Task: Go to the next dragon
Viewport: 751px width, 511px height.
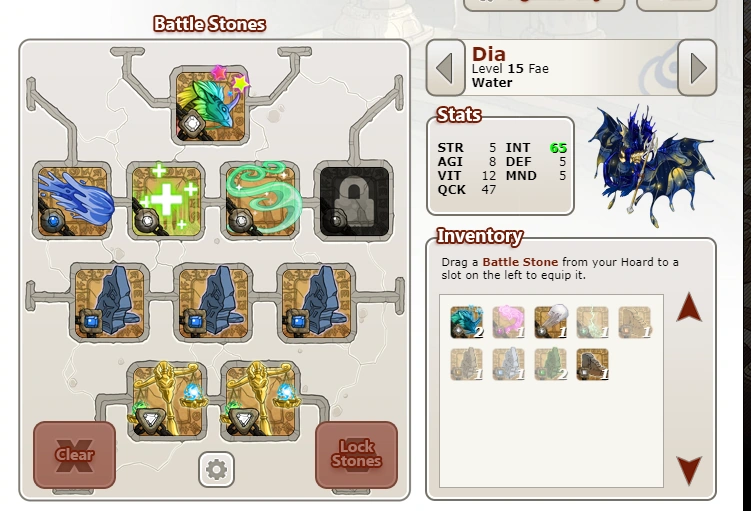Action: (x=697, y=68)
